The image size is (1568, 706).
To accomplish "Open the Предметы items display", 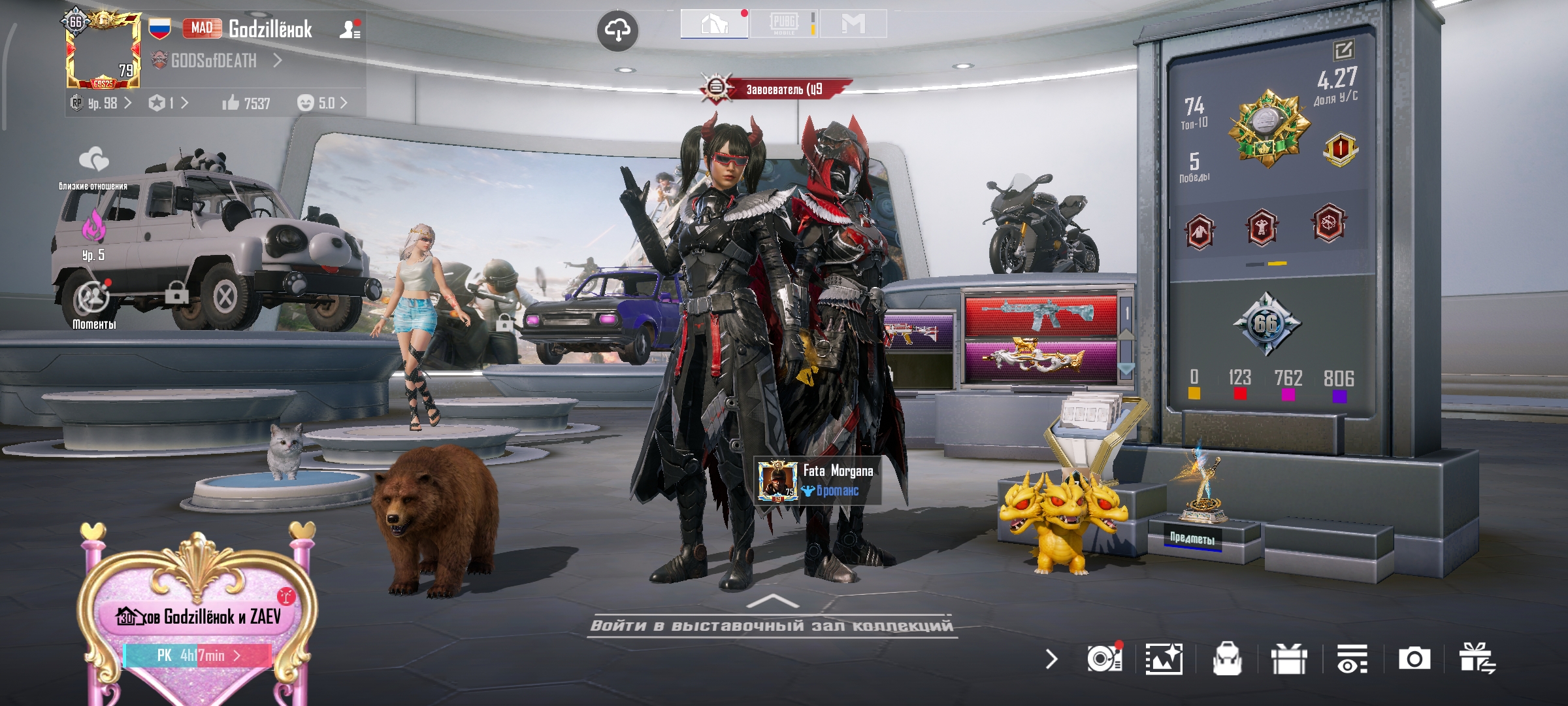I will pos(1192,538).
